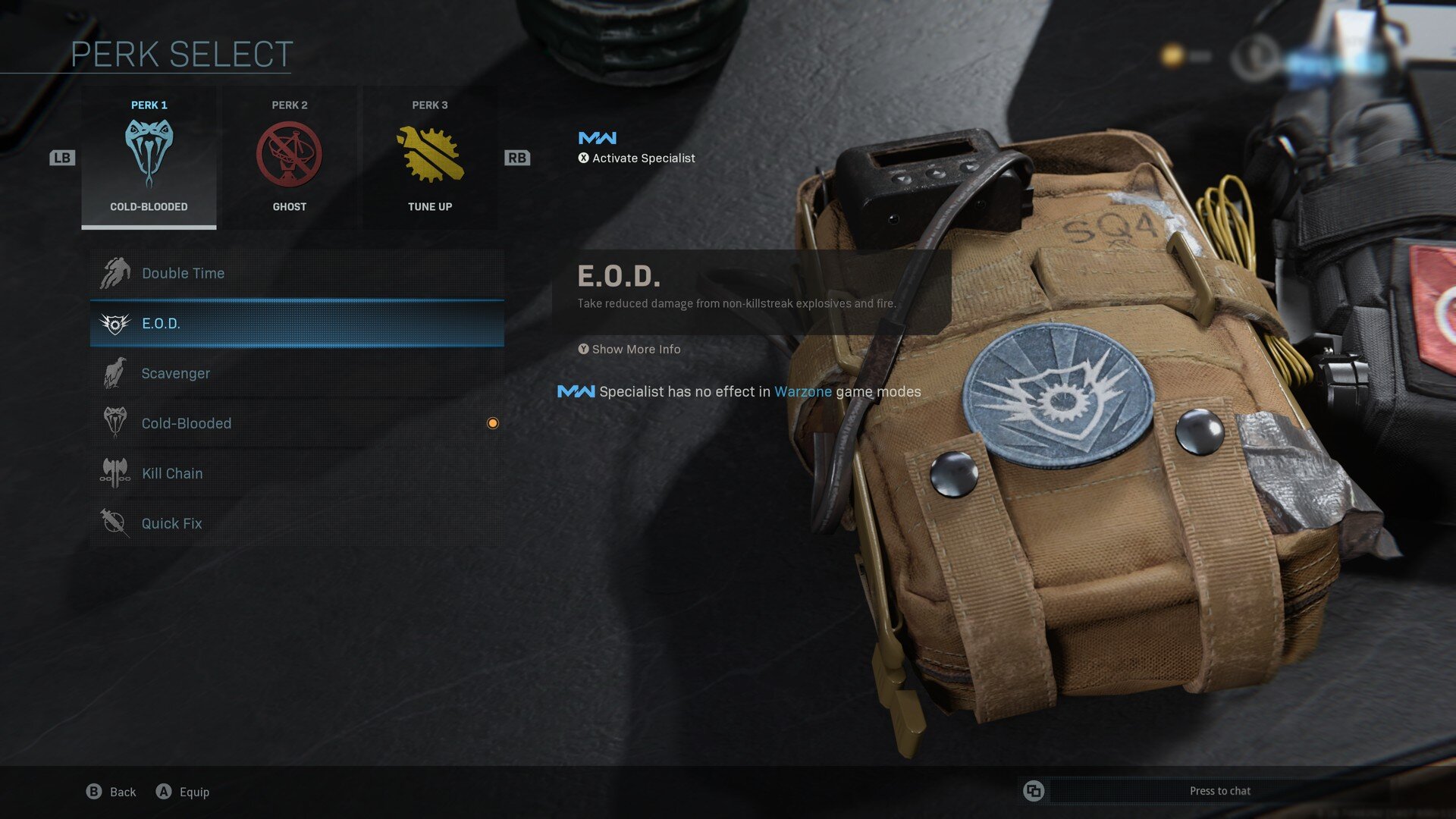
Task: Switch to the Perk 2 Ghost tab
Action: (289, 157)
